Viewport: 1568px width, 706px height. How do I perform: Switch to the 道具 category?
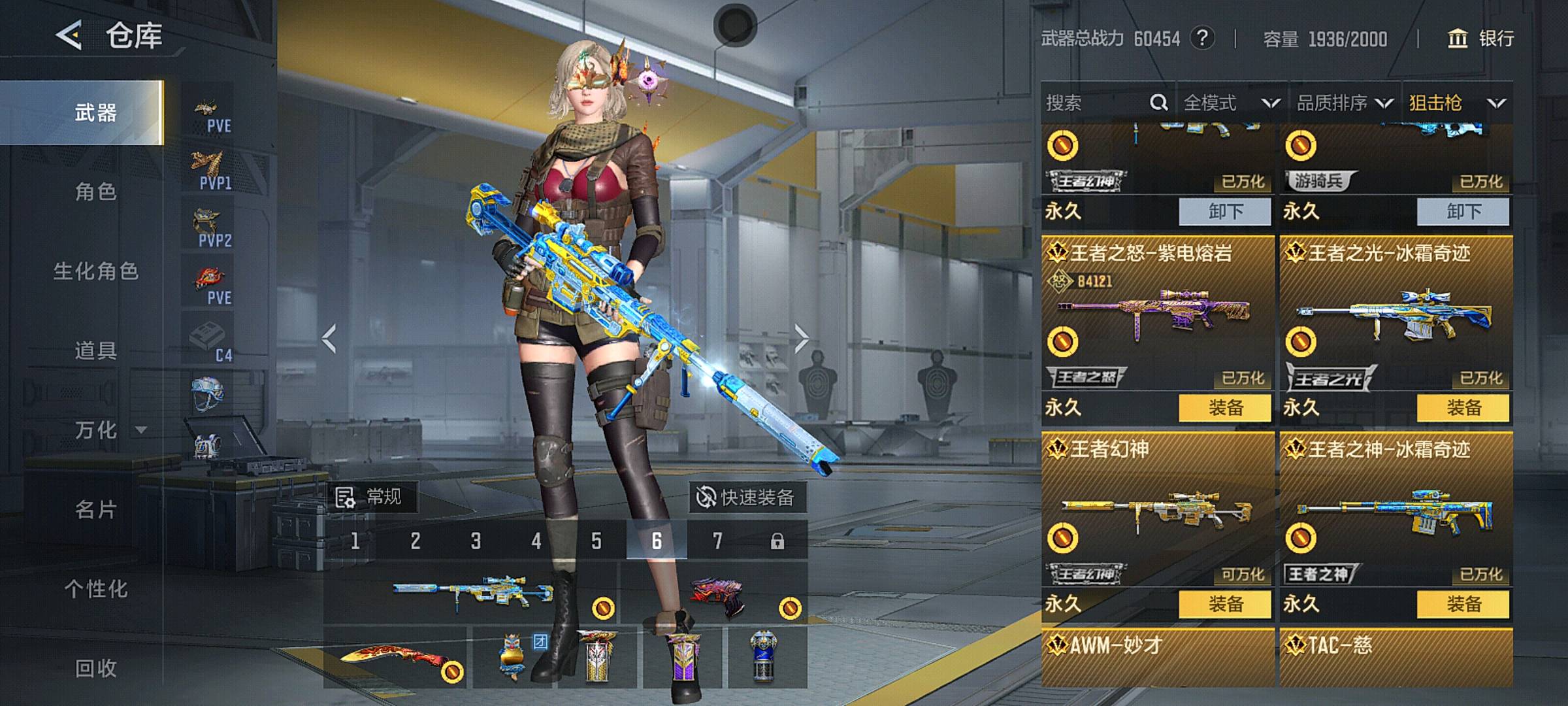[x=95, y=351]
